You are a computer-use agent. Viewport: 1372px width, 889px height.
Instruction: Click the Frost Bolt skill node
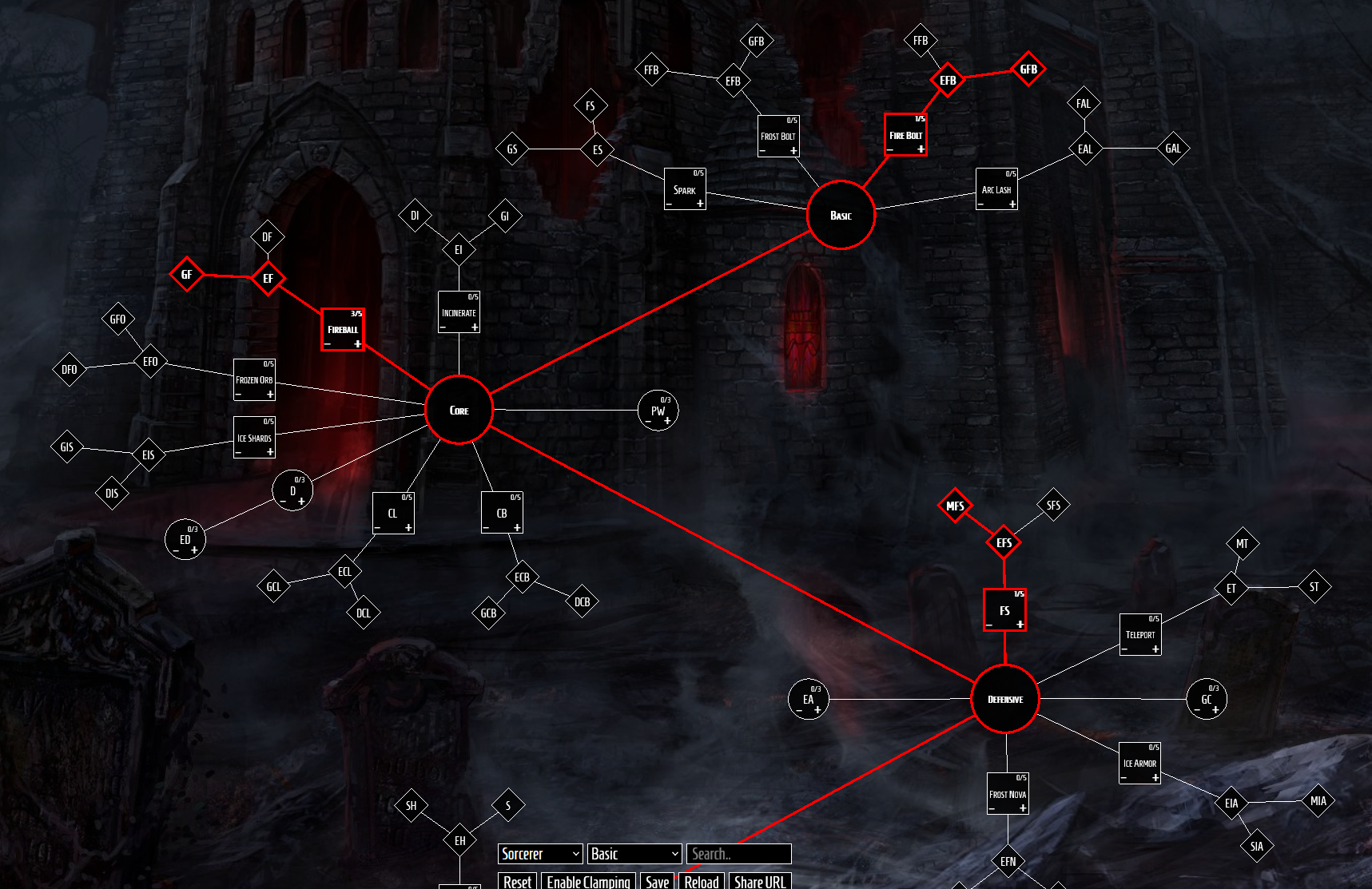tap(779, 133)
